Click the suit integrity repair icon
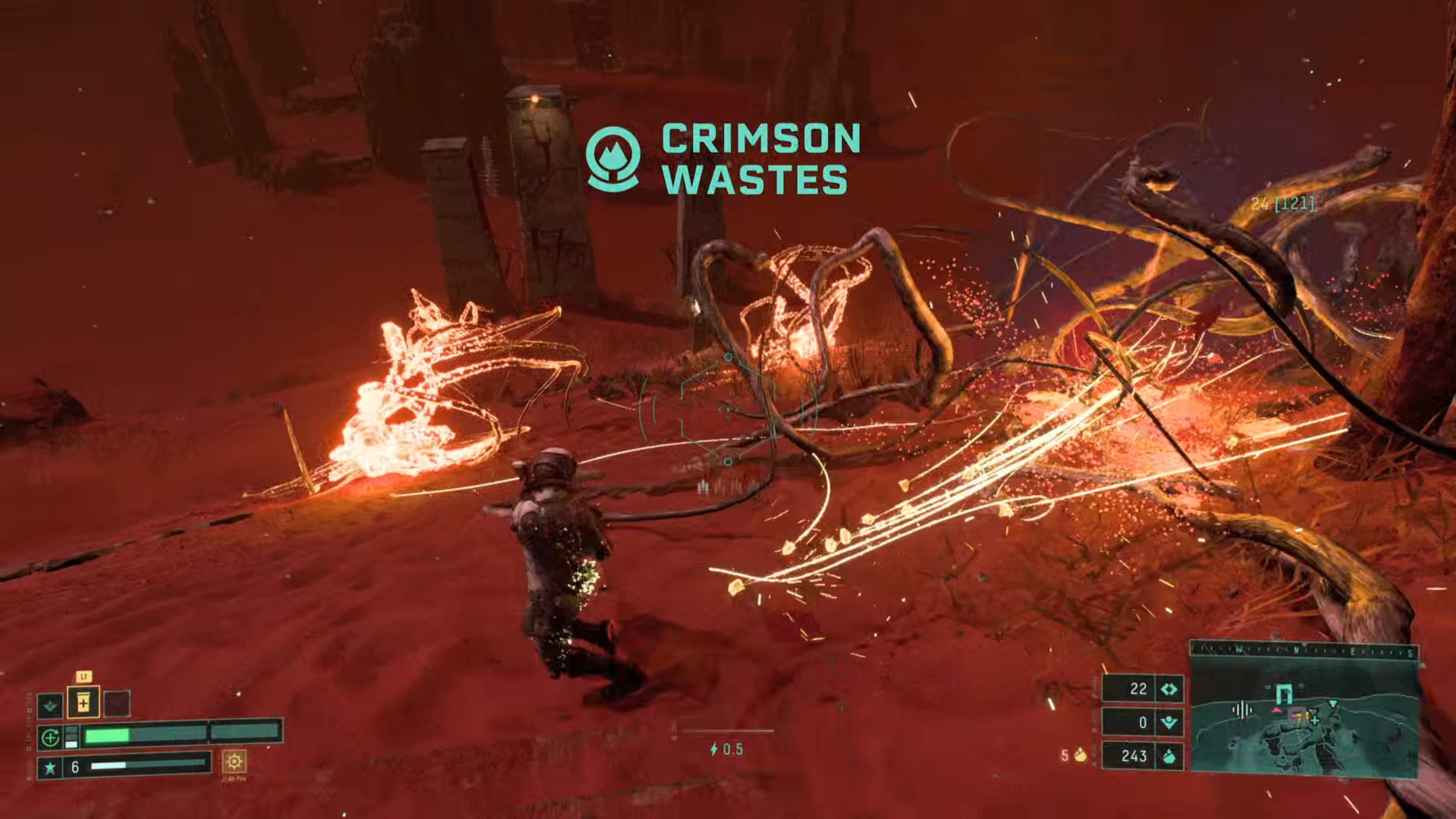The height and width of the screenshot is (819, 1456). tap(50, 737)
